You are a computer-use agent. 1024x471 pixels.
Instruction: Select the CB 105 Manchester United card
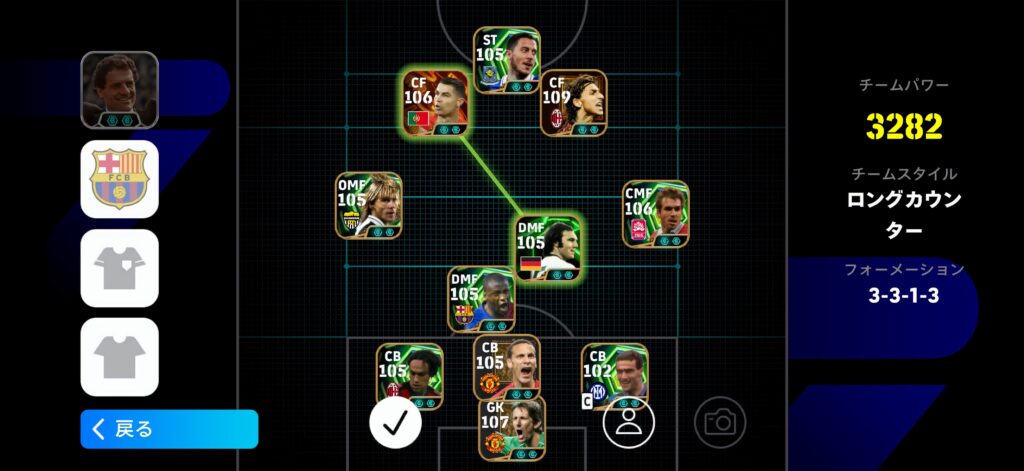click(x=507, y=367)
